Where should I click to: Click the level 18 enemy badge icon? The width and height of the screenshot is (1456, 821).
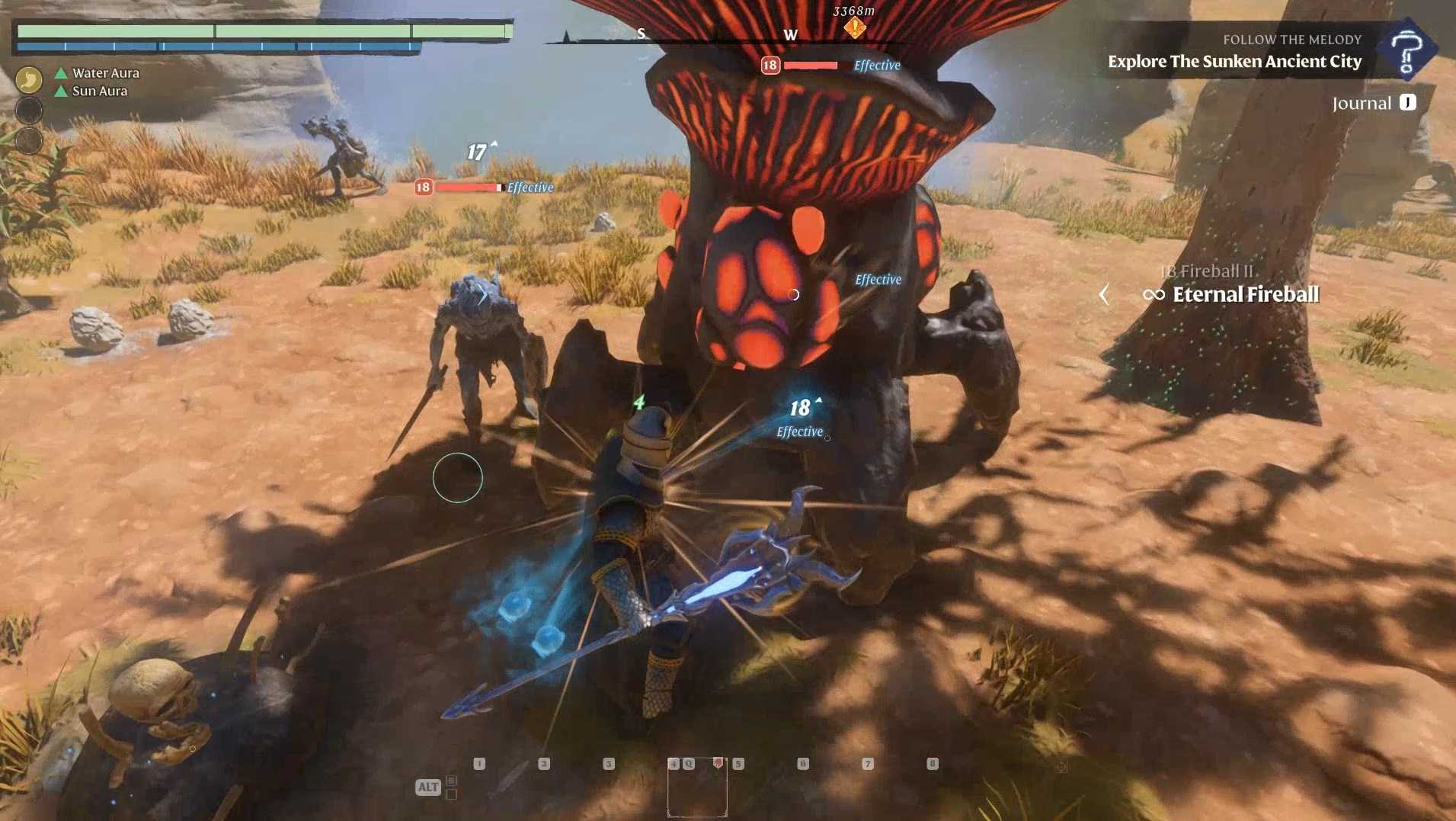pos(770,66)
